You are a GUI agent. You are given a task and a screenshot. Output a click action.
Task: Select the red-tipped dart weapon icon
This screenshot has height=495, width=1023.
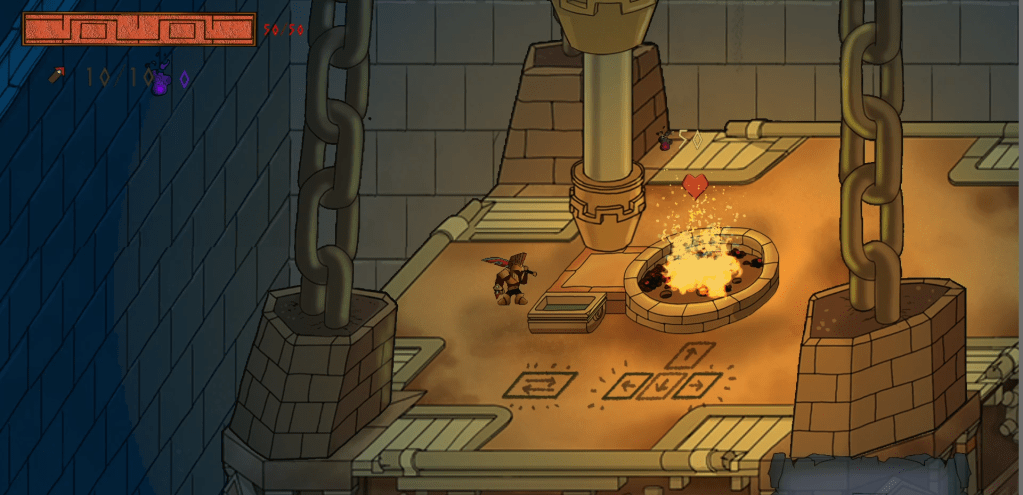58,75
